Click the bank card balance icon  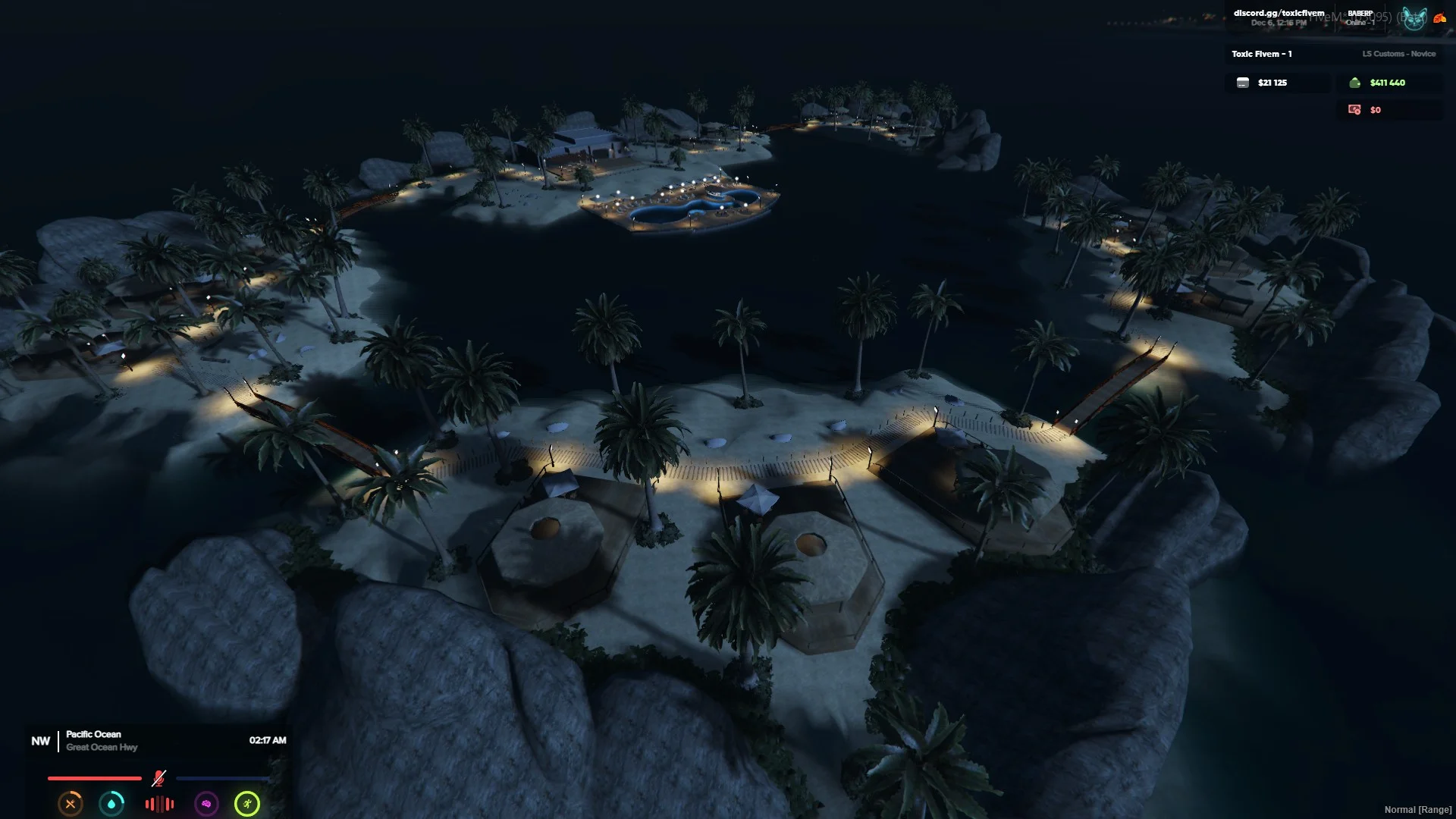(1243, 83)
